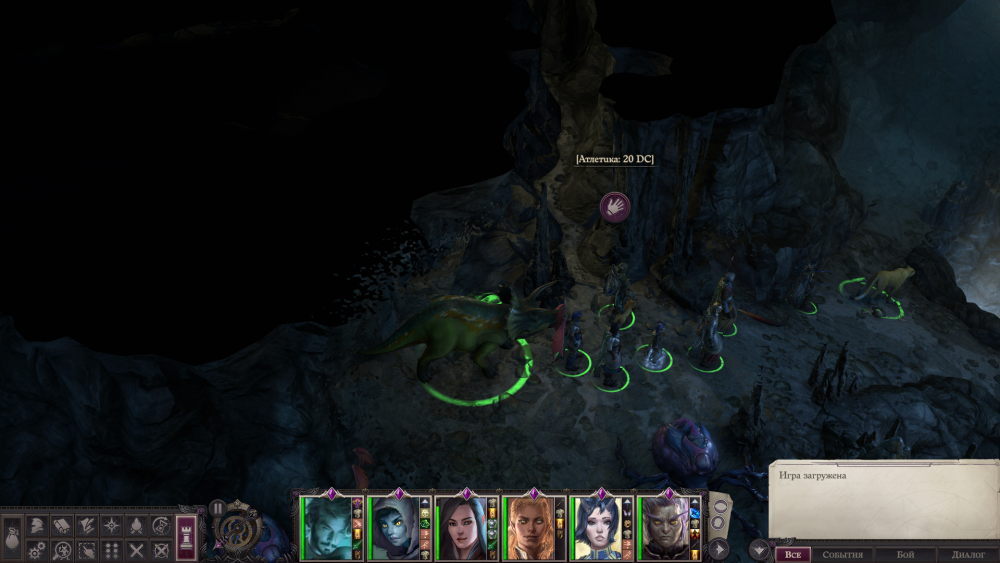Open the inventory bag icon

(x=13, y=537)
